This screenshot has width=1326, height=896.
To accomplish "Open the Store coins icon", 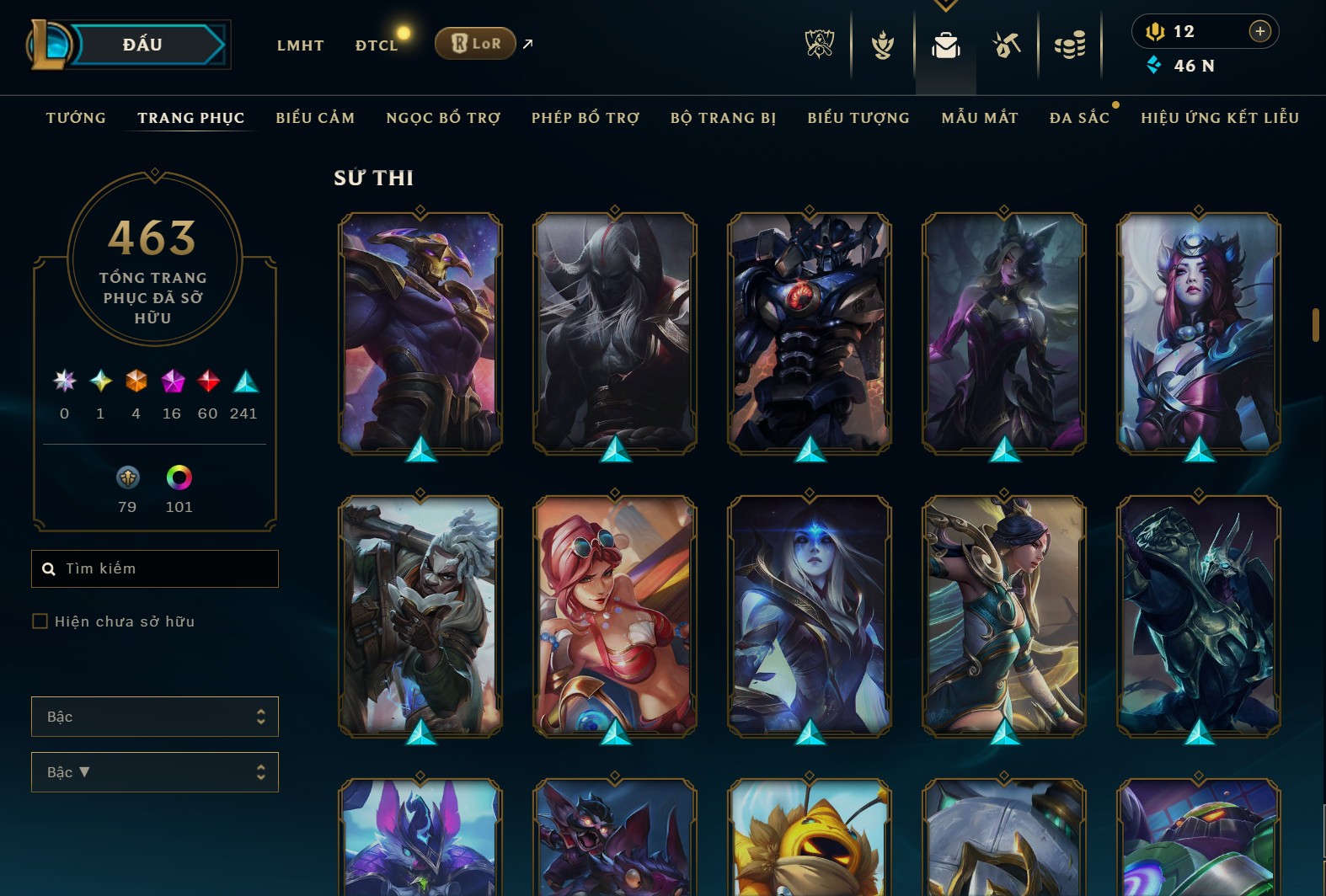I will [1070, 44].
